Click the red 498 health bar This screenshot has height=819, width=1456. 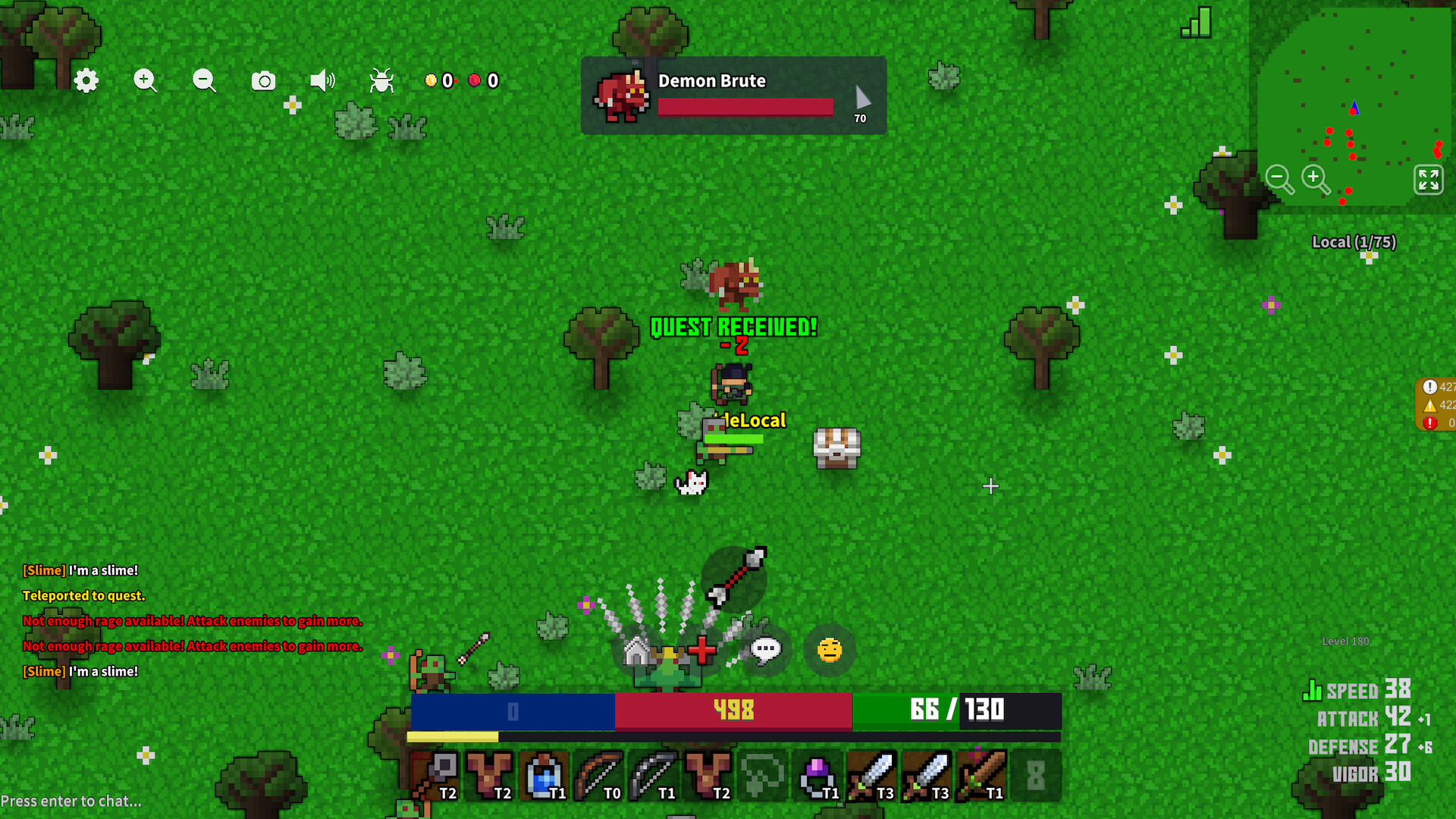click(x=733, y=711)
